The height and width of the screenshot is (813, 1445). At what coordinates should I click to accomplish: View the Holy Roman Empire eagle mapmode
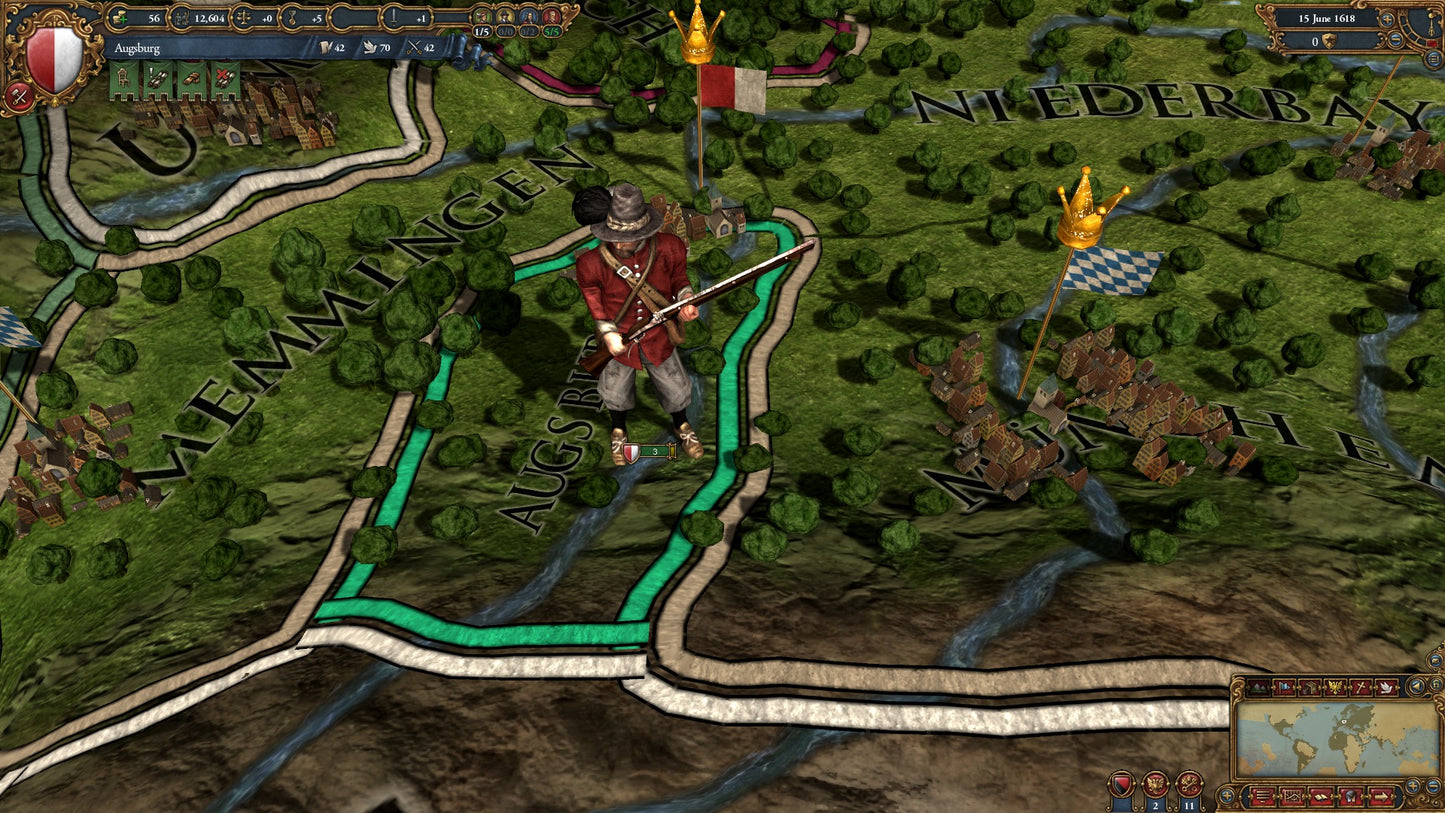(1335, 687)
